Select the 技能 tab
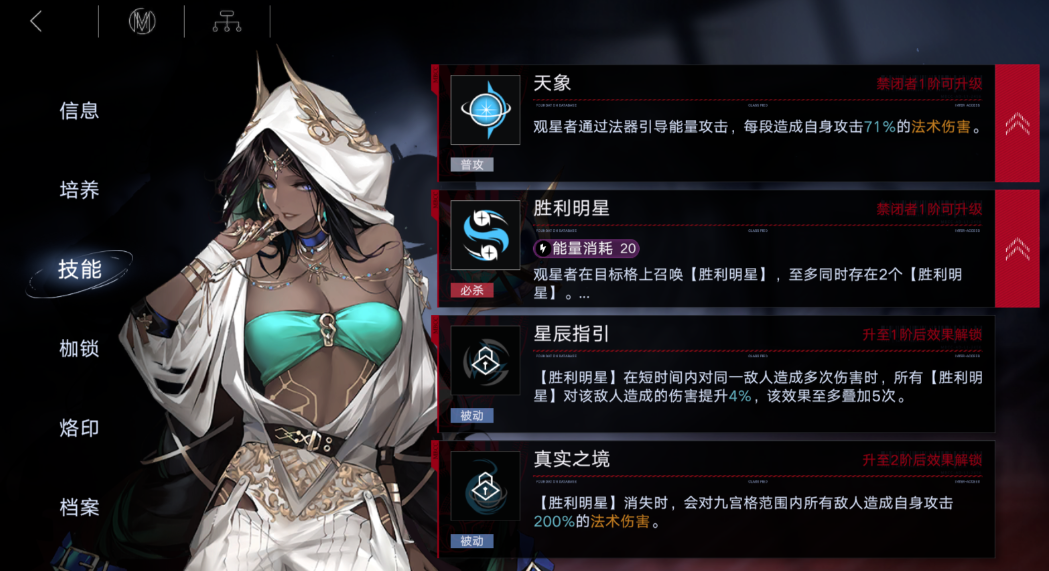 click(x=79, y=269)
